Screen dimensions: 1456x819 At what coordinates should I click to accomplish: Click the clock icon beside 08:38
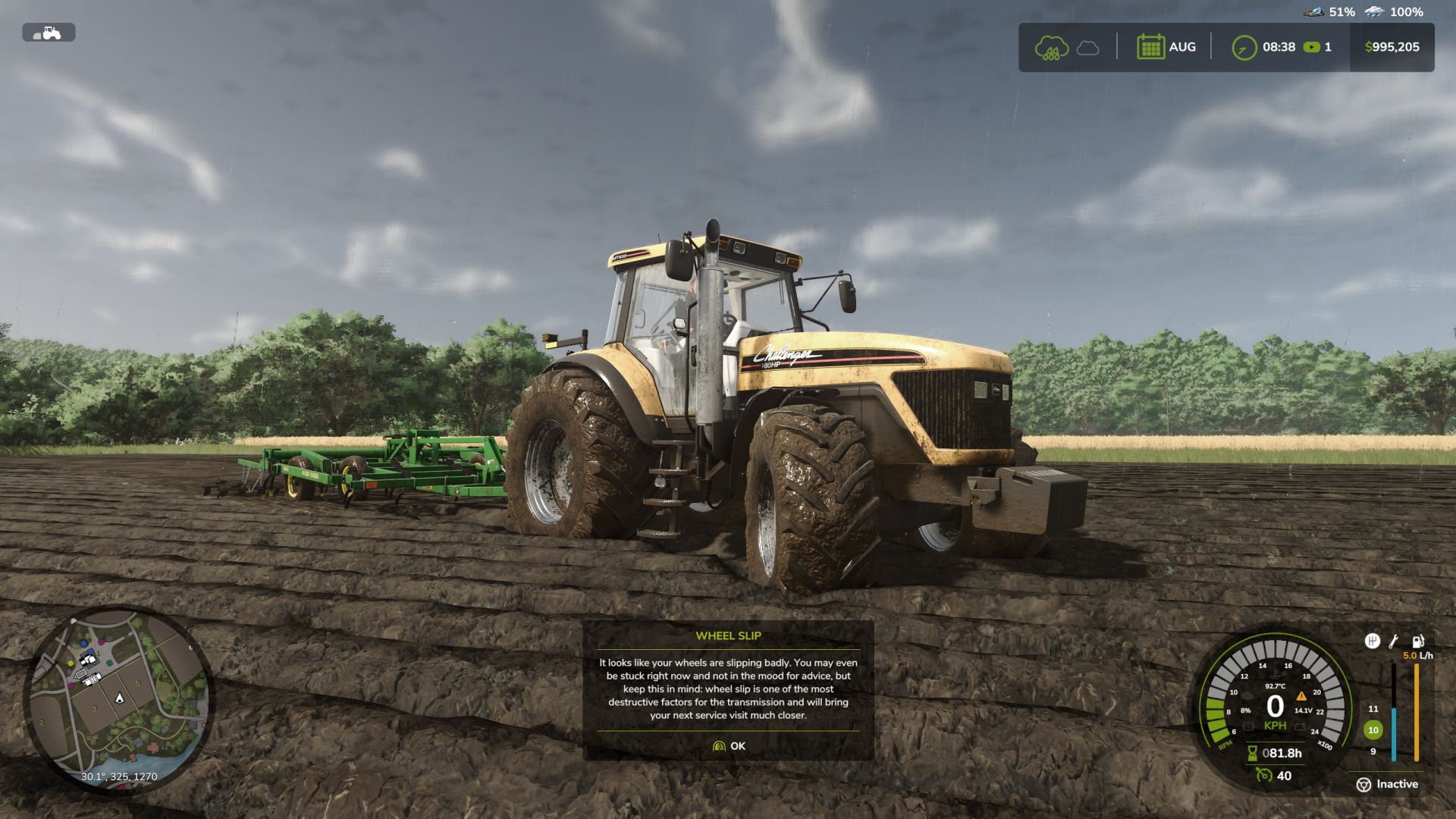click(x=1244, y=47)
